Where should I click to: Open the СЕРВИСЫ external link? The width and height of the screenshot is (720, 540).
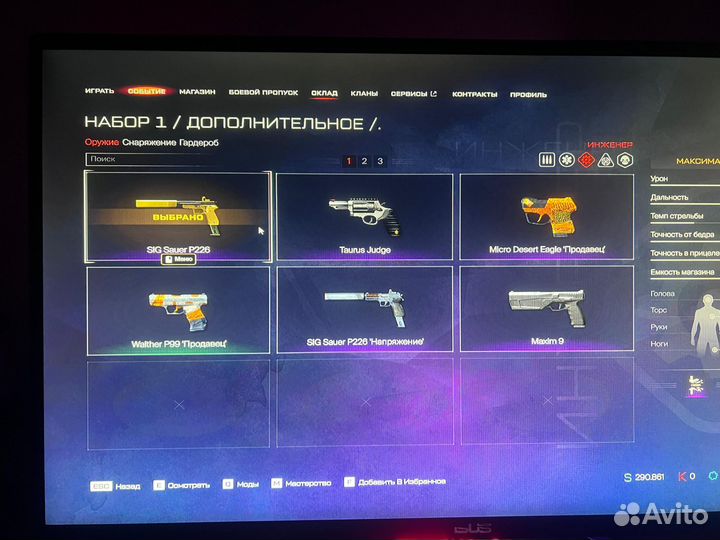click(413, 94)
